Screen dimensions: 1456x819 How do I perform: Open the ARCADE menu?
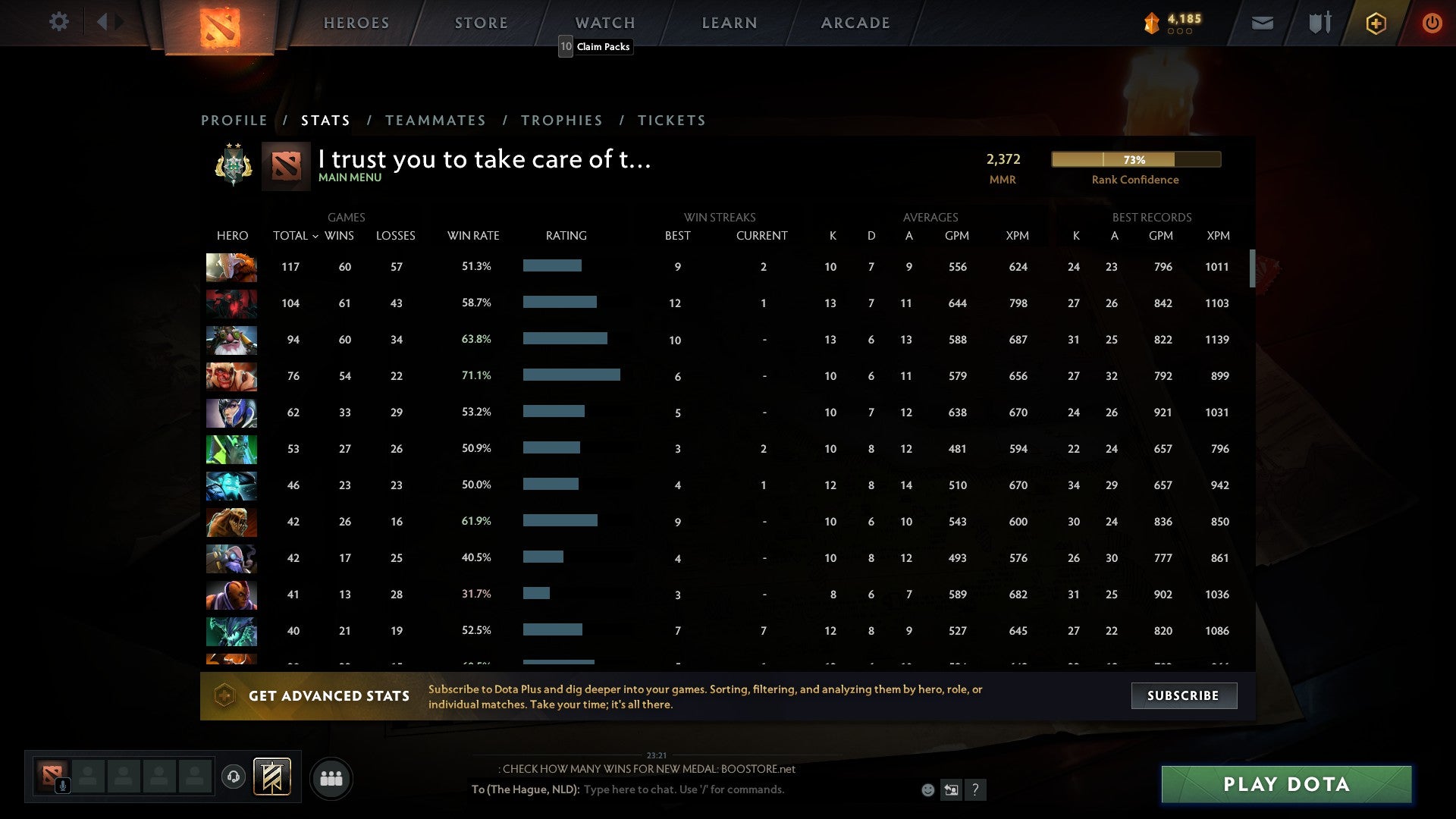tap(855, 23)
